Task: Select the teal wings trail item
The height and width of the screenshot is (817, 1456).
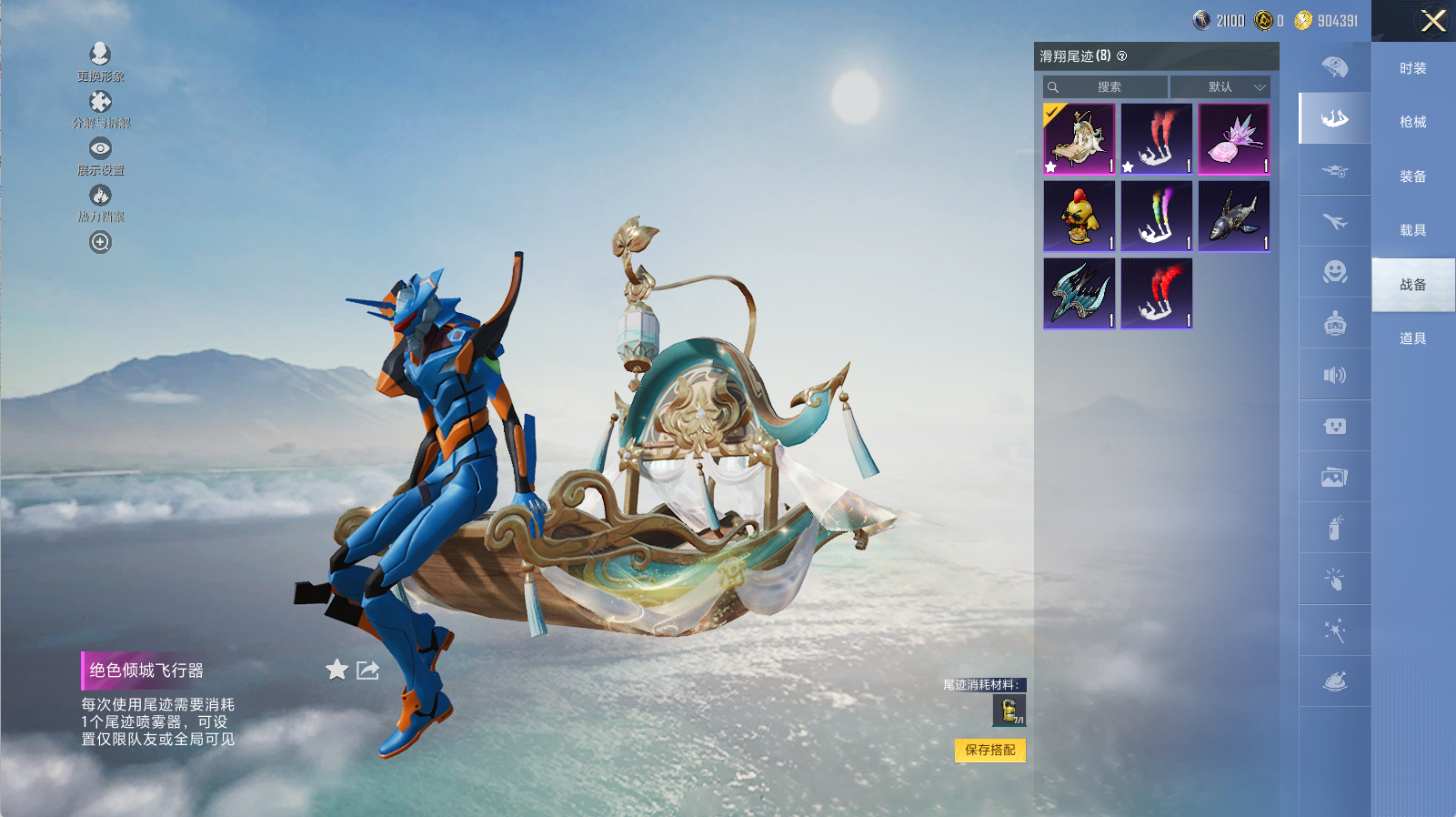Action: (x=1079, y=294)
